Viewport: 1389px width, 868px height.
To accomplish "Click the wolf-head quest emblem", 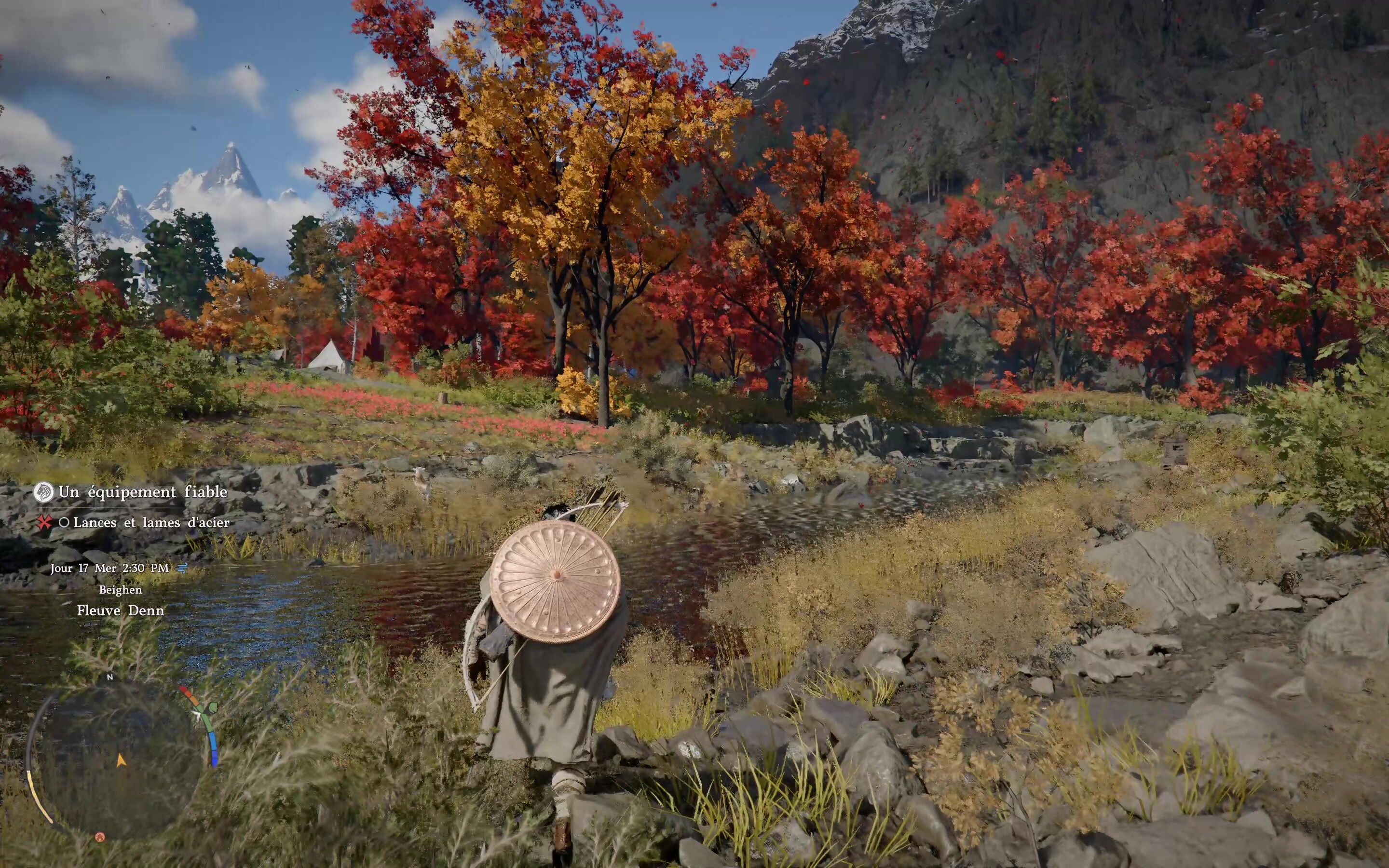I will (43, 492).
